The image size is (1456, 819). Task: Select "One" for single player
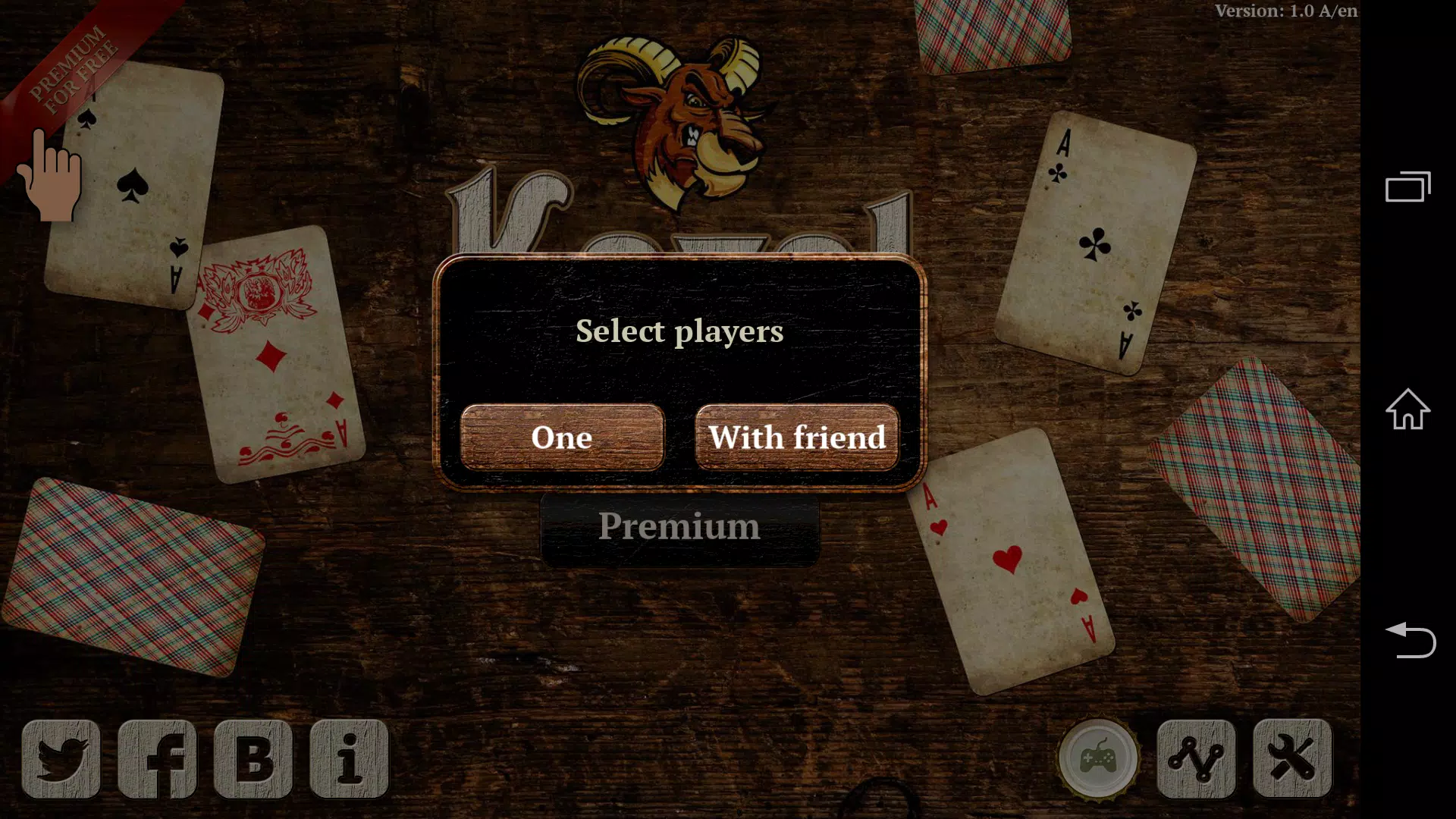coord(562,438)
